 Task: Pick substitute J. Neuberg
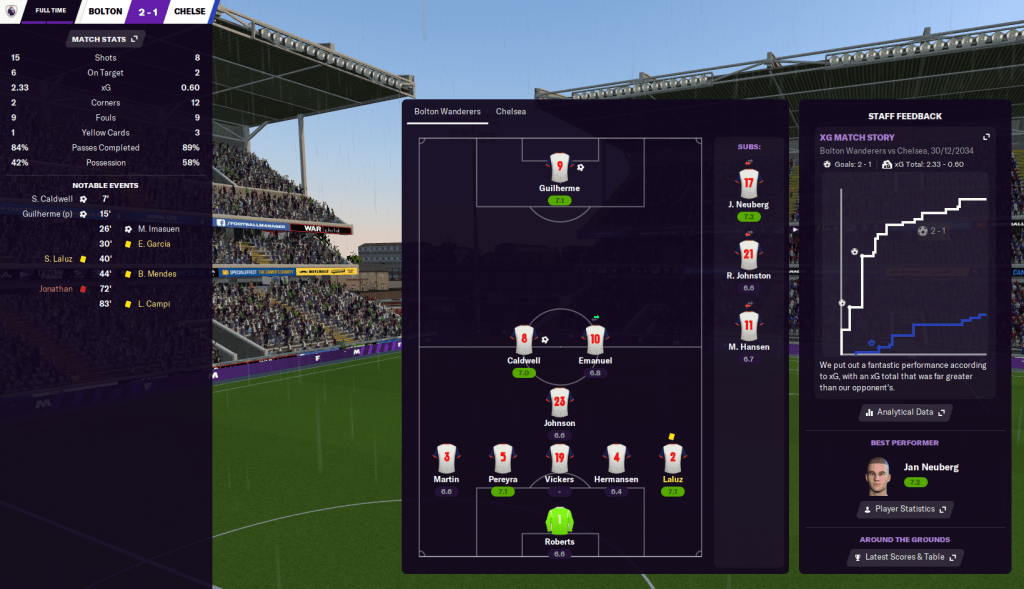click(x=748, y=184)
